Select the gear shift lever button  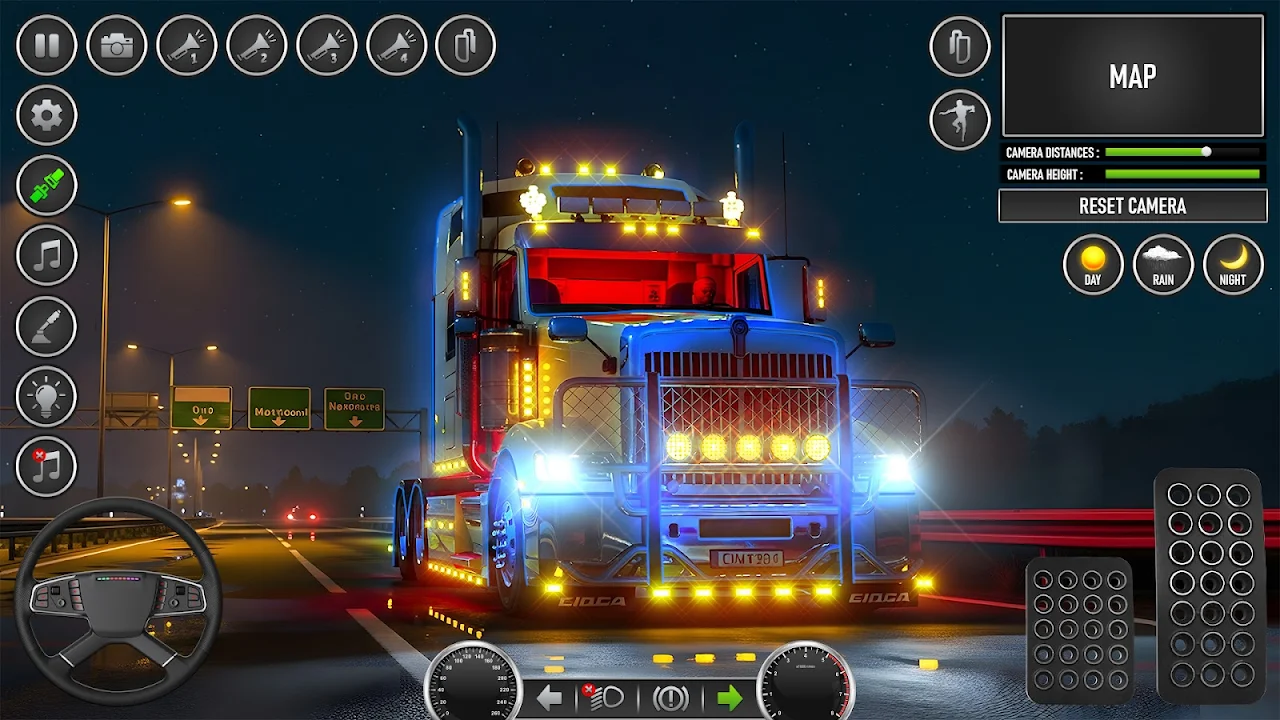pyautogui.click(x=47, y=326)
